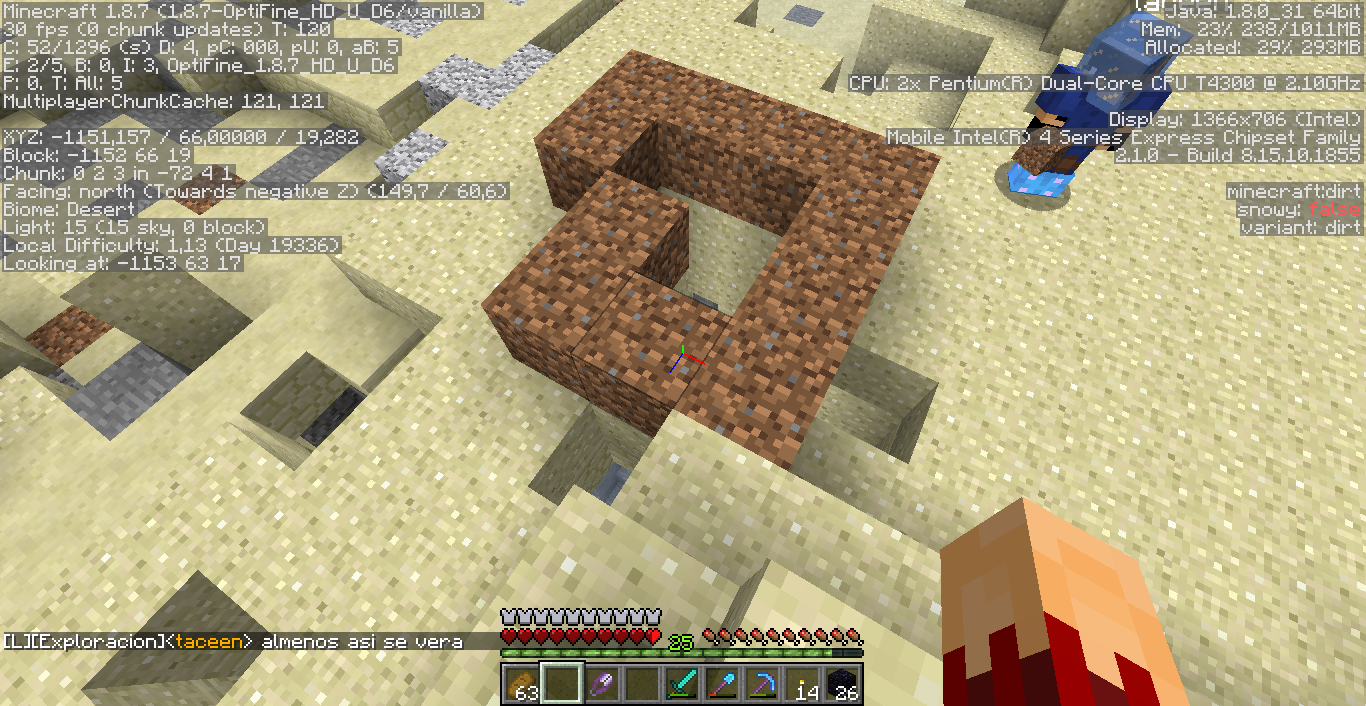Pick the obsidian block stack
1366x706 pixels.
tap(842, 684)
